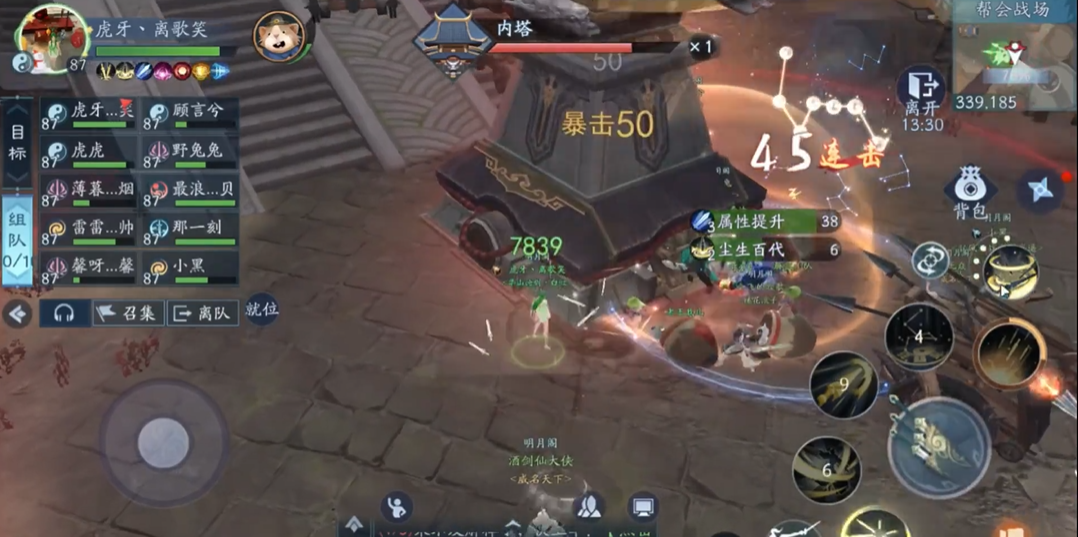Select team member 顾言兮

pos(190,113)
